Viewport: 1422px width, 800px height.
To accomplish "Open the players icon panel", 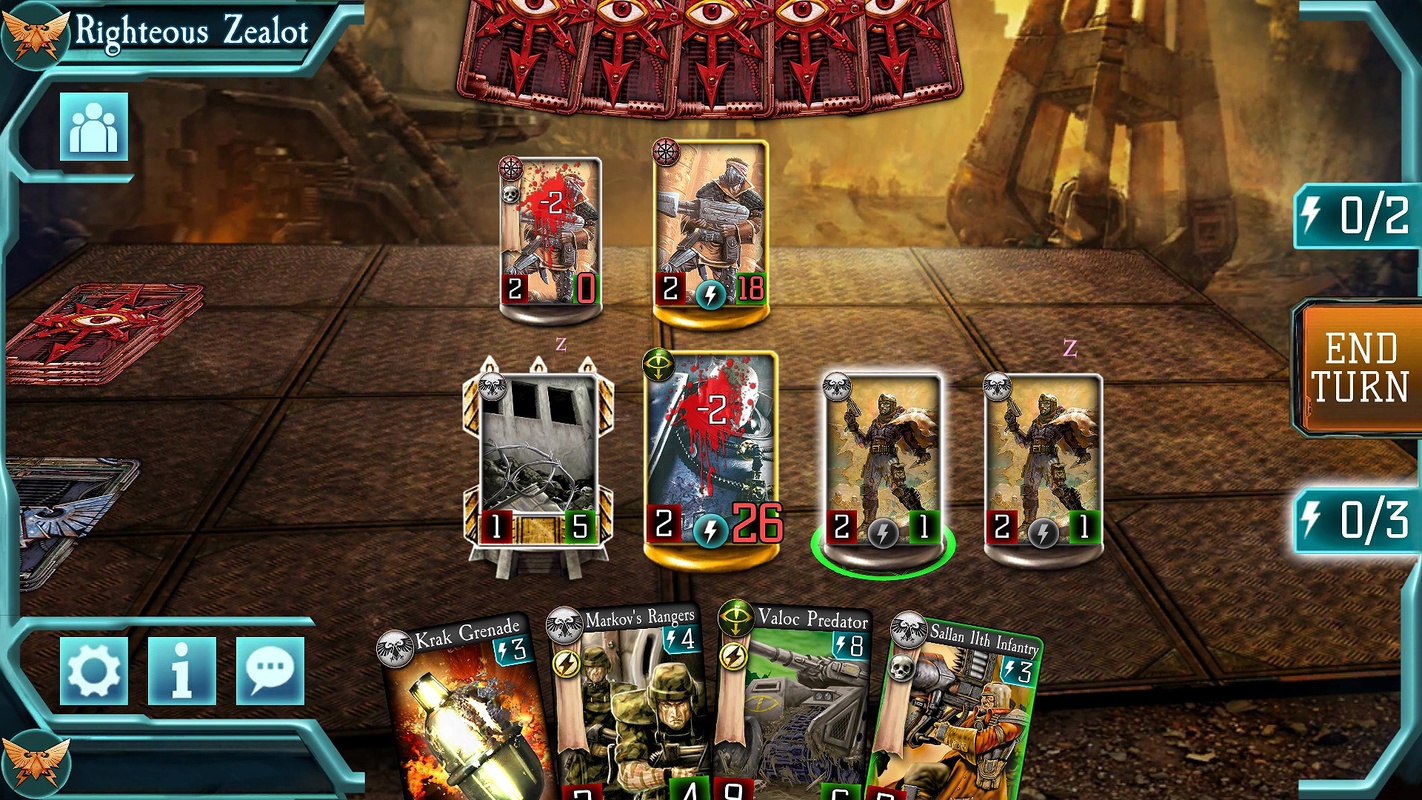I will (x=94, y=126).
